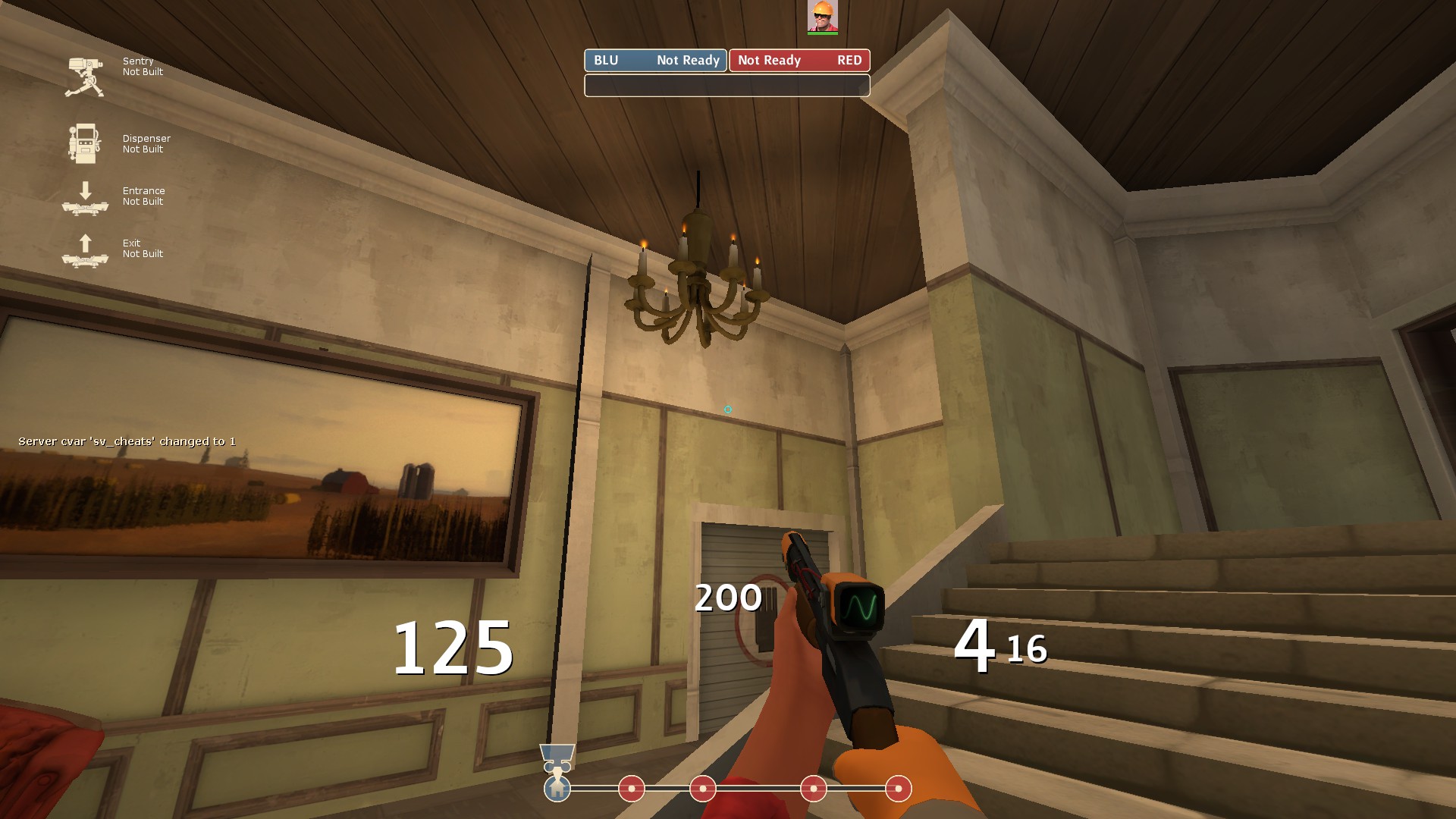This screenshot has width=1456, height=819.
Task: Click the 'Dispenser Not Built' label
Action: point(146,144)
